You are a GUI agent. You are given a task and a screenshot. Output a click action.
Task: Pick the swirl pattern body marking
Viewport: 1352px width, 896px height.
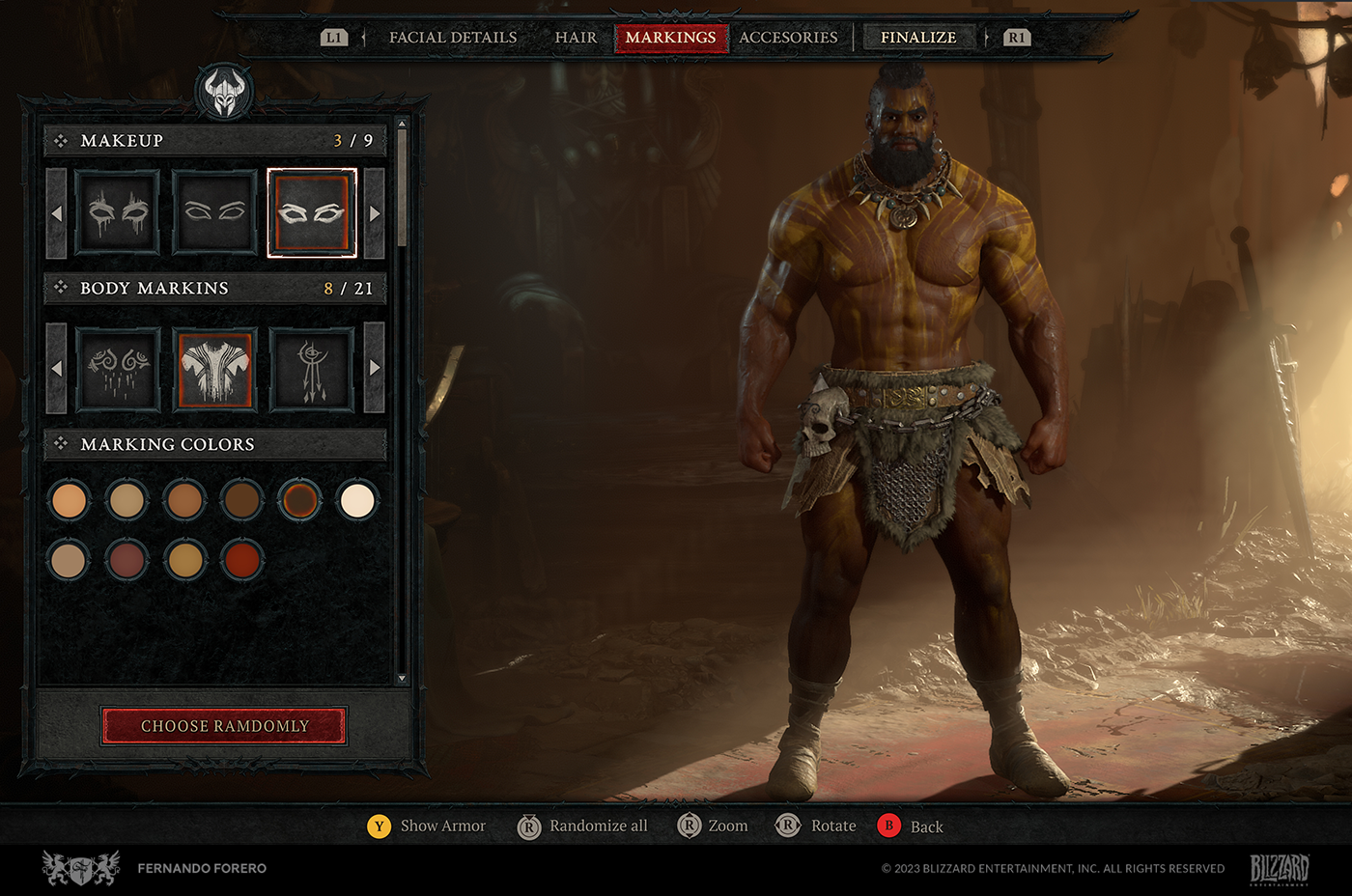pyautogui.click(x=118, y=369)
